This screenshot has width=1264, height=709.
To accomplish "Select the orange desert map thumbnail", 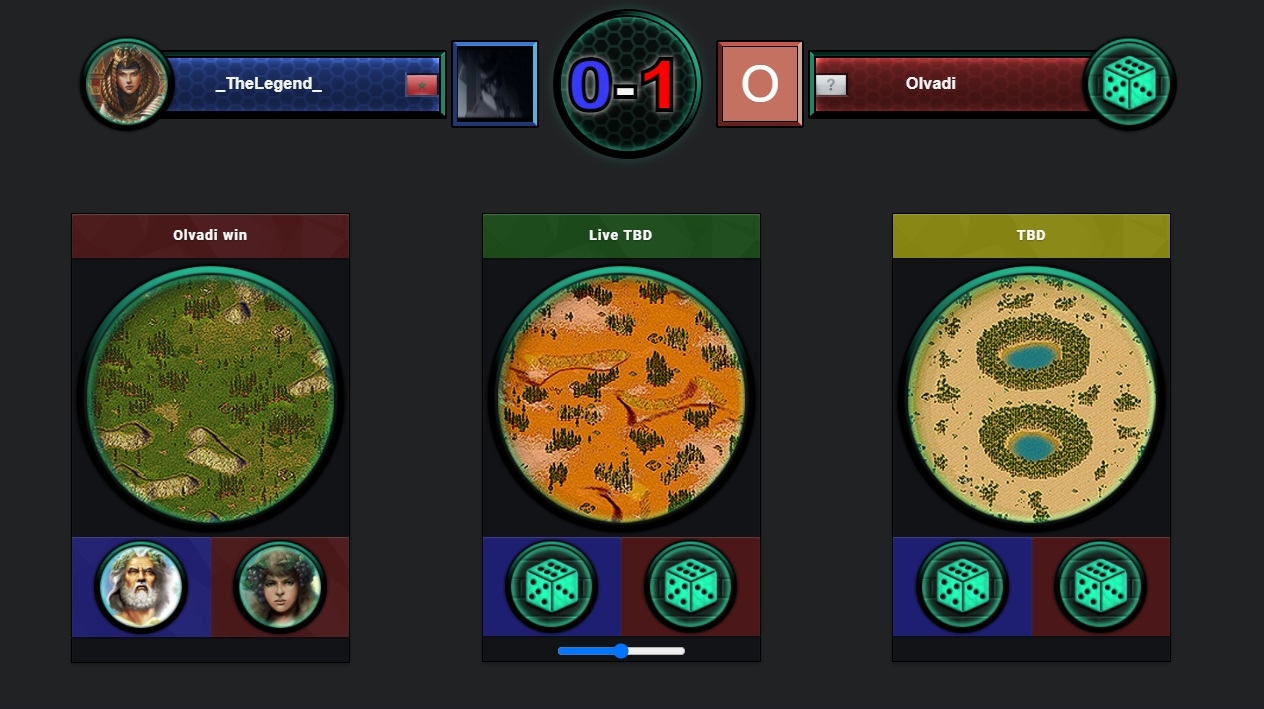I will point(621,396).
